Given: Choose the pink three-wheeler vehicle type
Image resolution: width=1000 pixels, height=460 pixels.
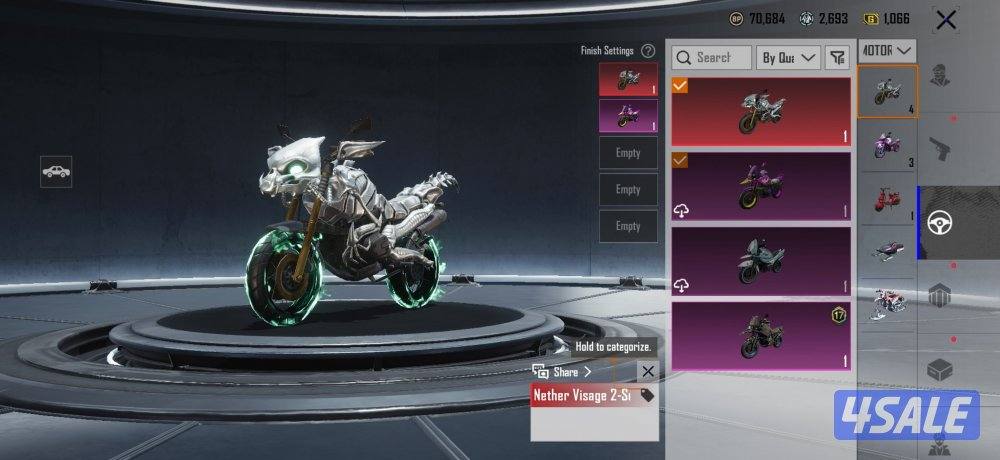Looking at the screenshot, I should click(887, 147).
